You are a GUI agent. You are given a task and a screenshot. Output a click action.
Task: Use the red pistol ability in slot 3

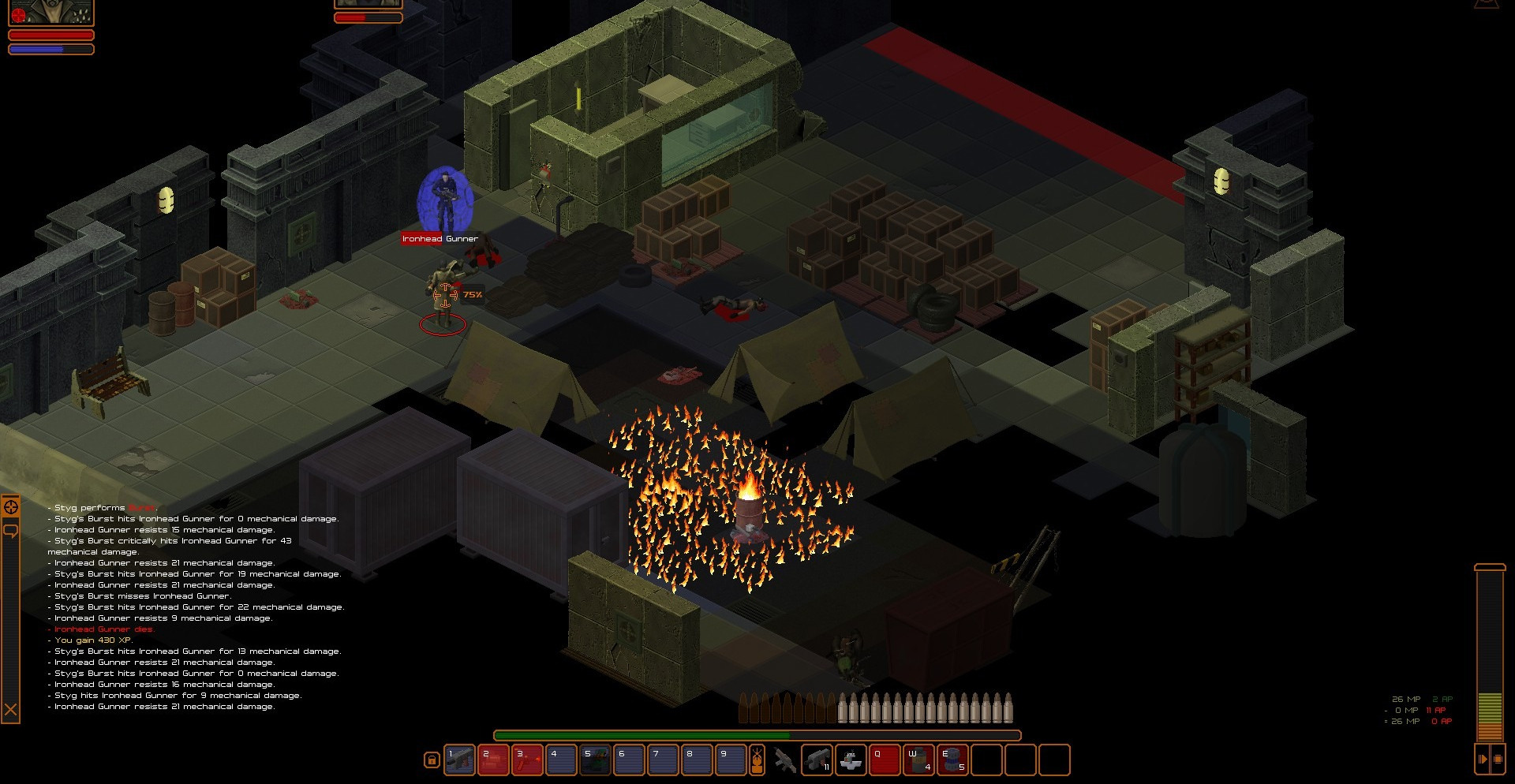point(527,760)
